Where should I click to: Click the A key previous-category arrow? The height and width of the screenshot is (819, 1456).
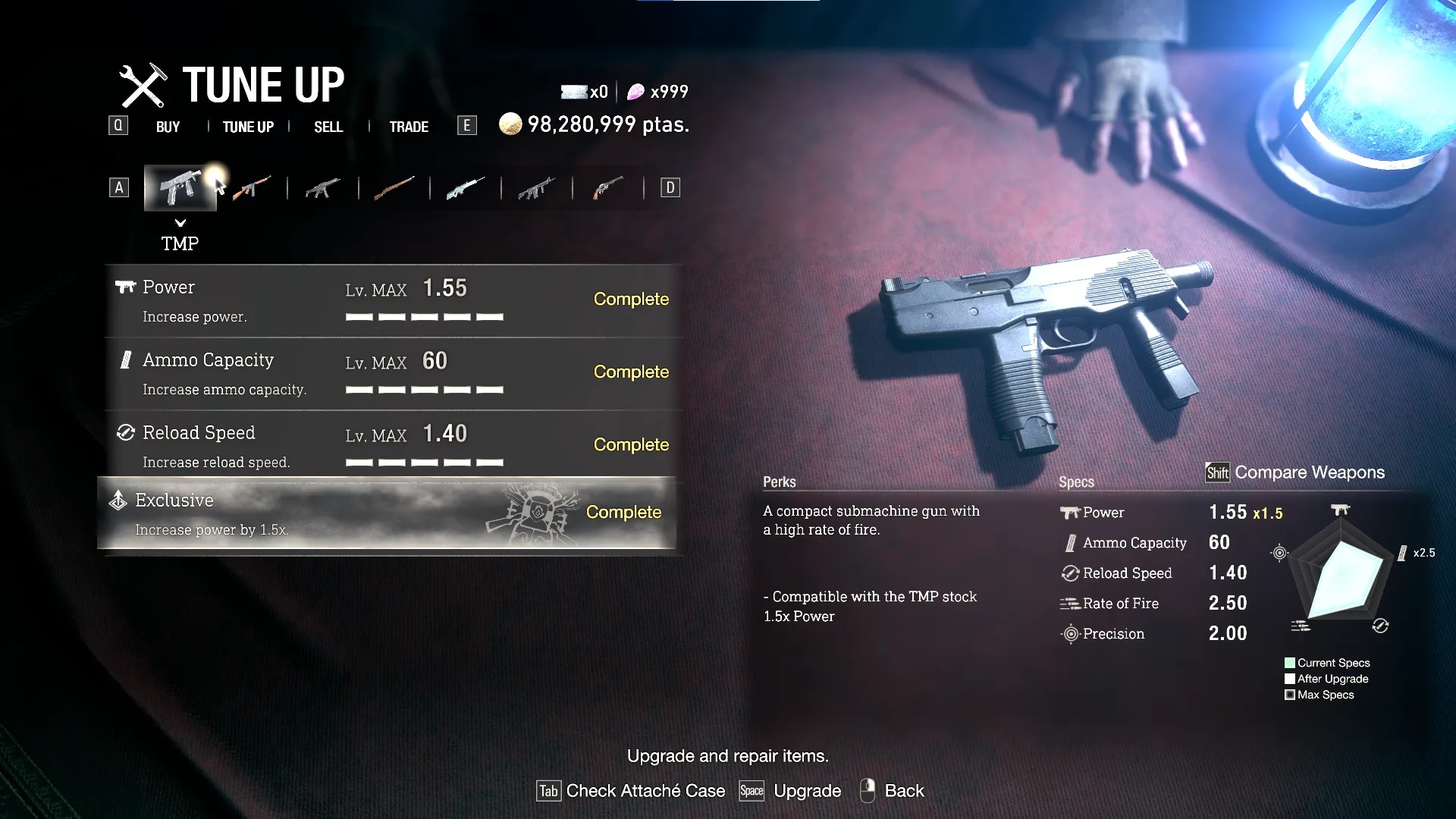pos(118,187)
